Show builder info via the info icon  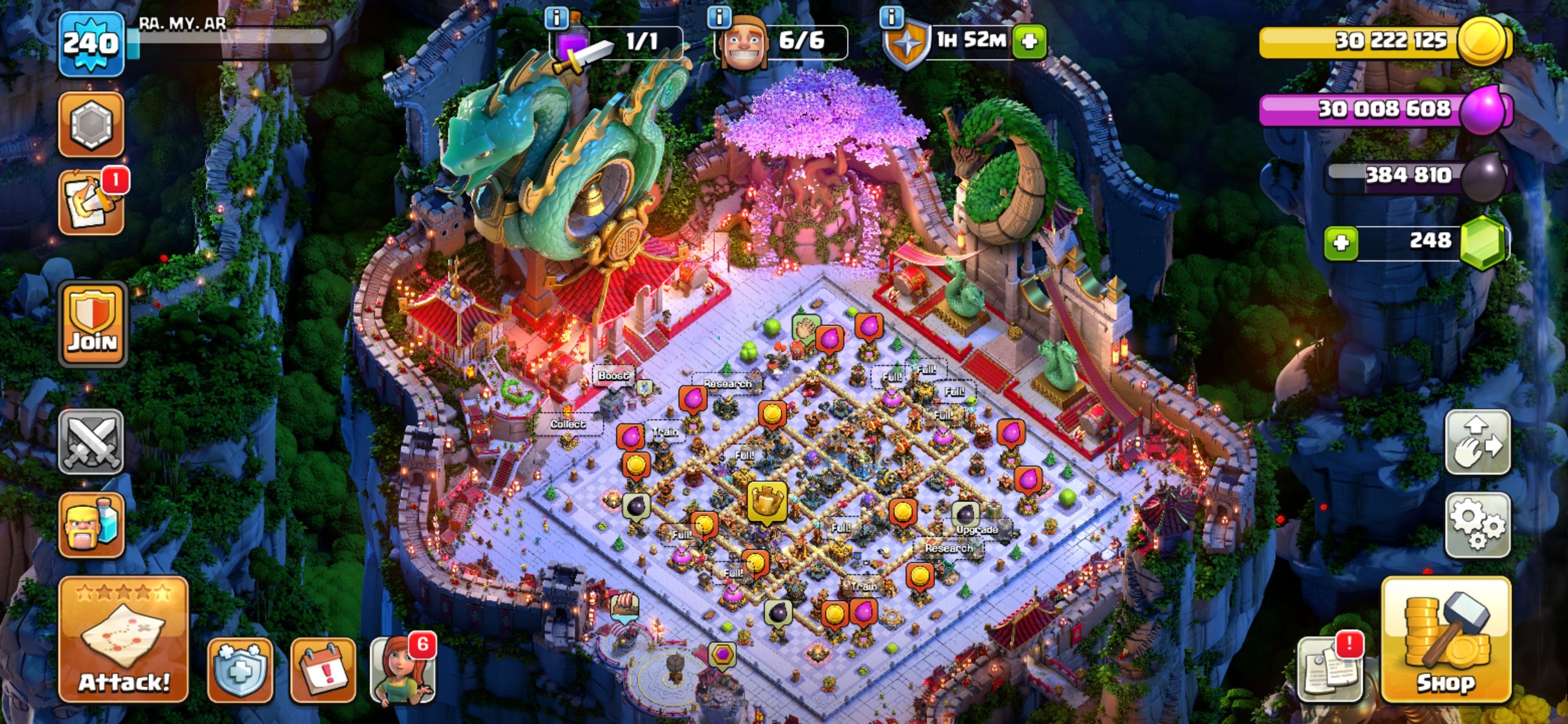point(719,17)
